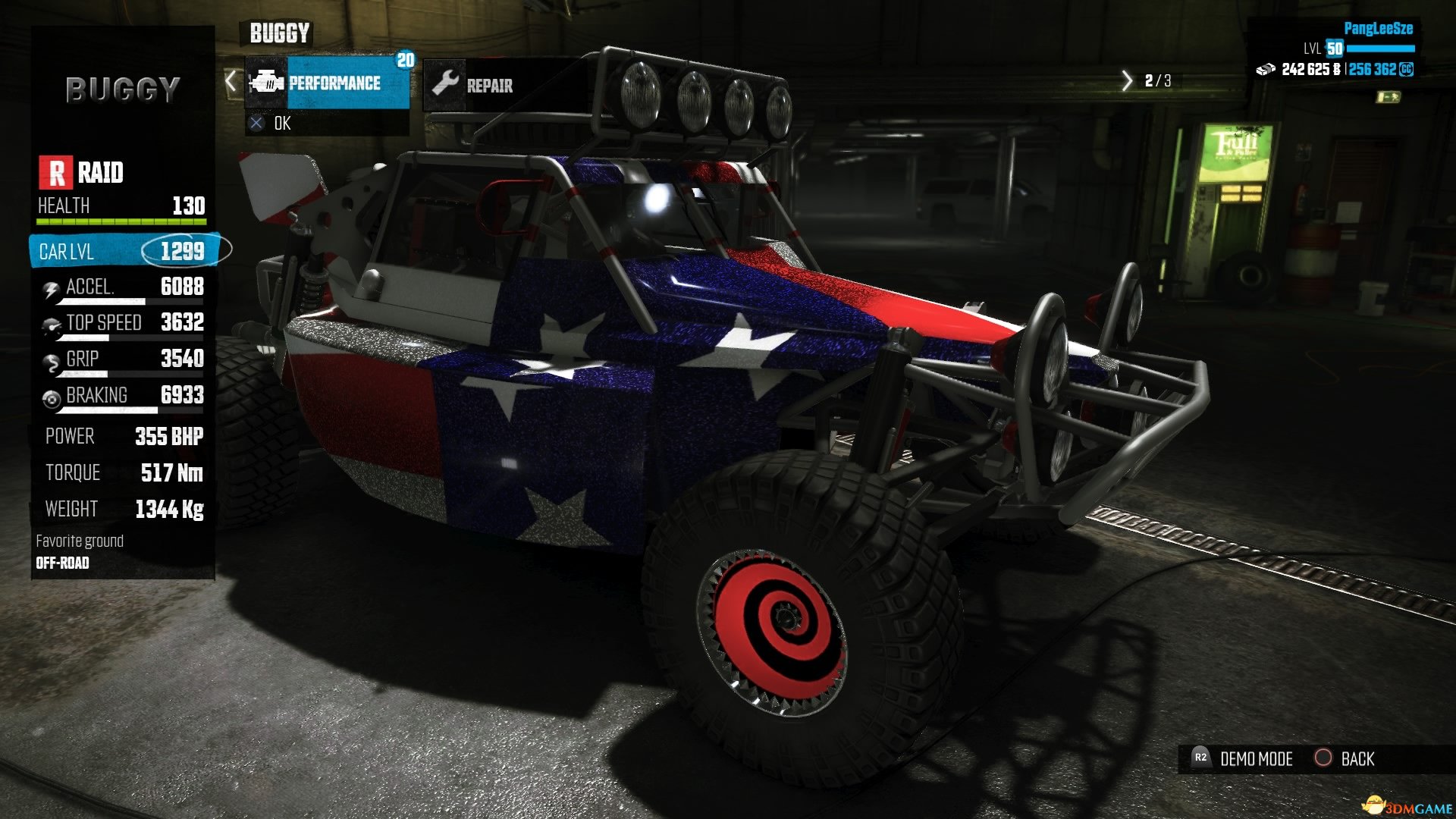Highlight the Car LVL stat row

(x=123, y=251)
